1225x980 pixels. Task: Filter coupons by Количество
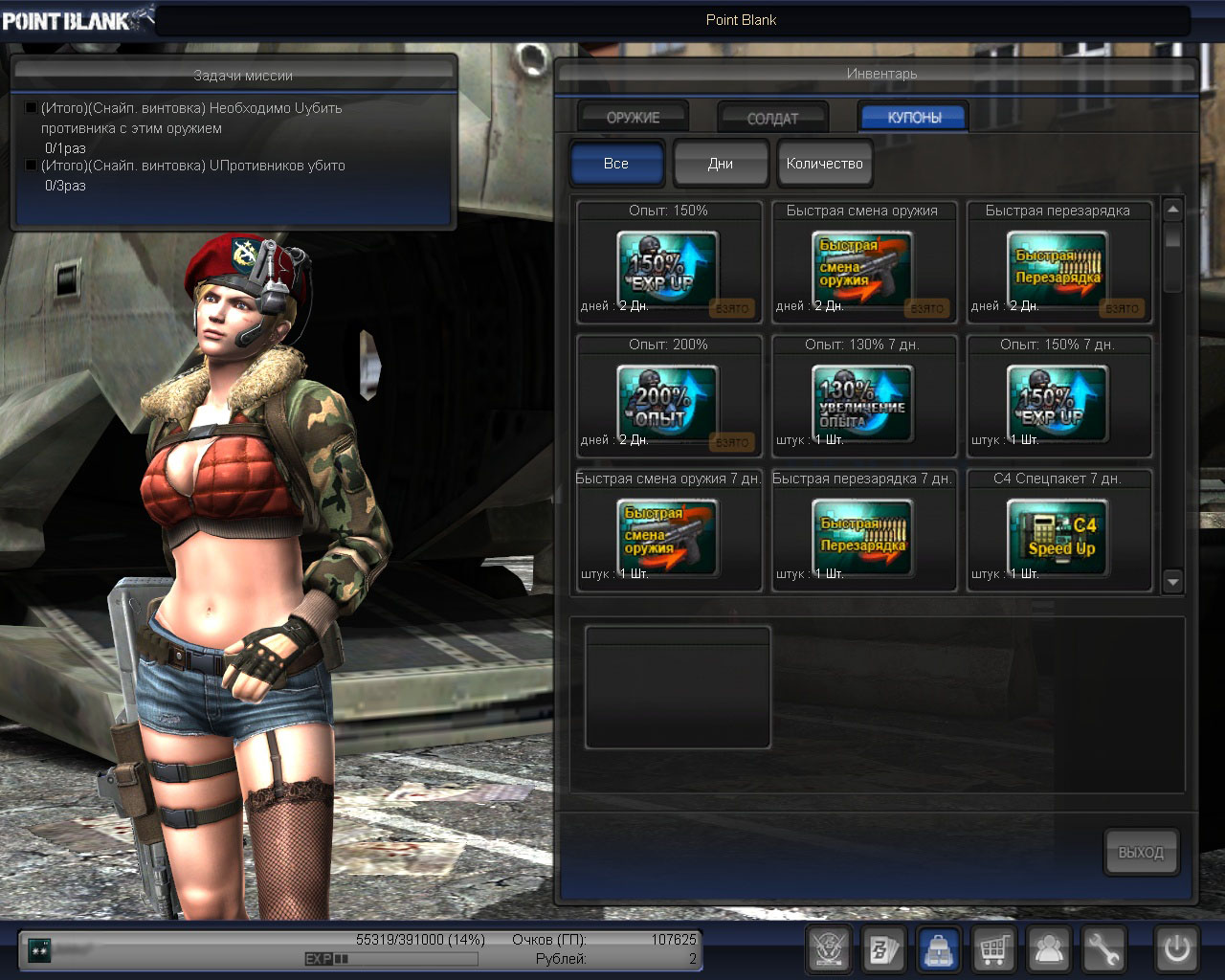pyautogui.click(x=824, y=164)
